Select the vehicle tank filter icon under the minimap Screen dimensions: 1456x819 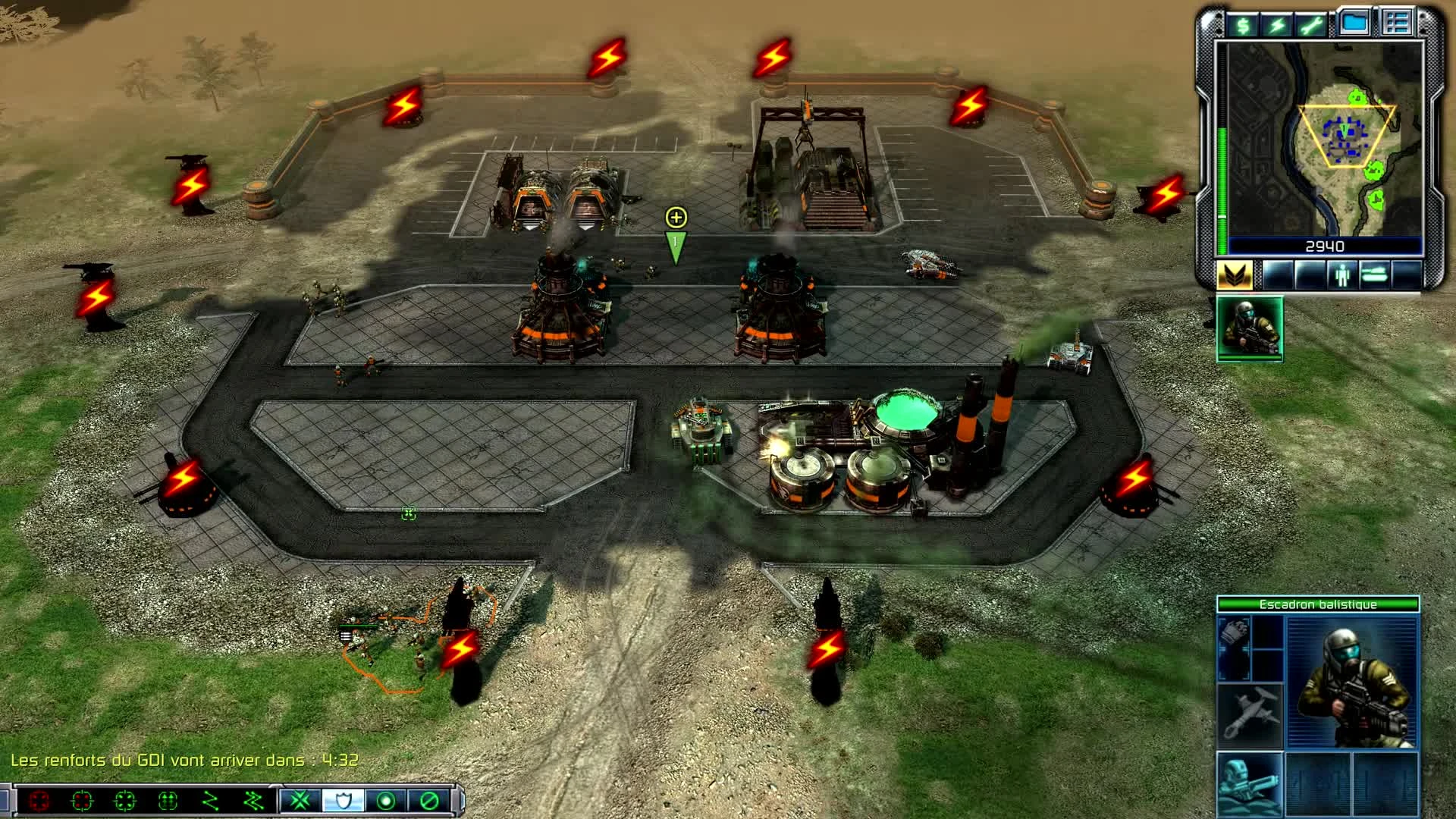[1376, 275]
